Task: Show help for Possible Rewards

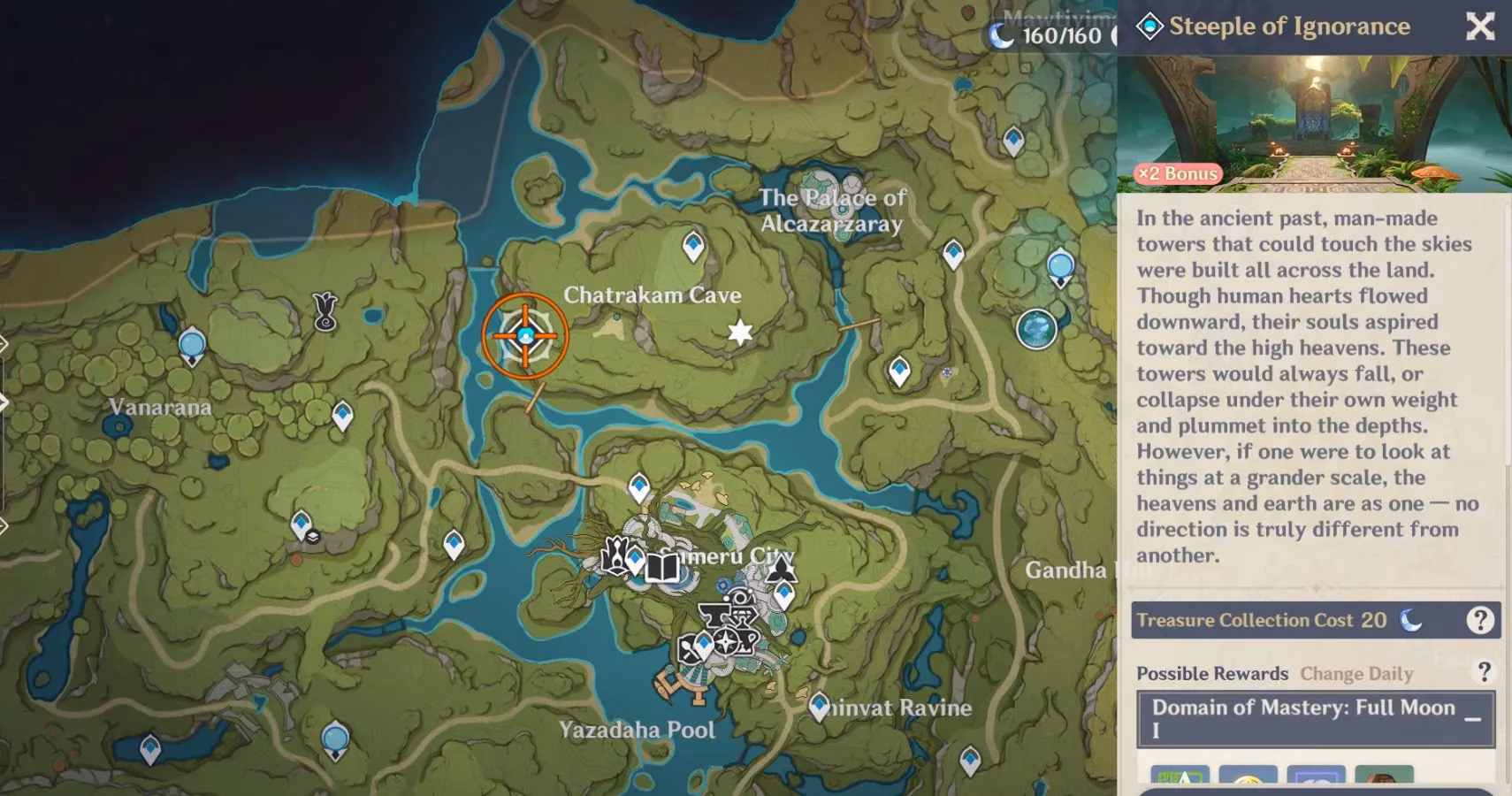Action: tap(1485, 672)
